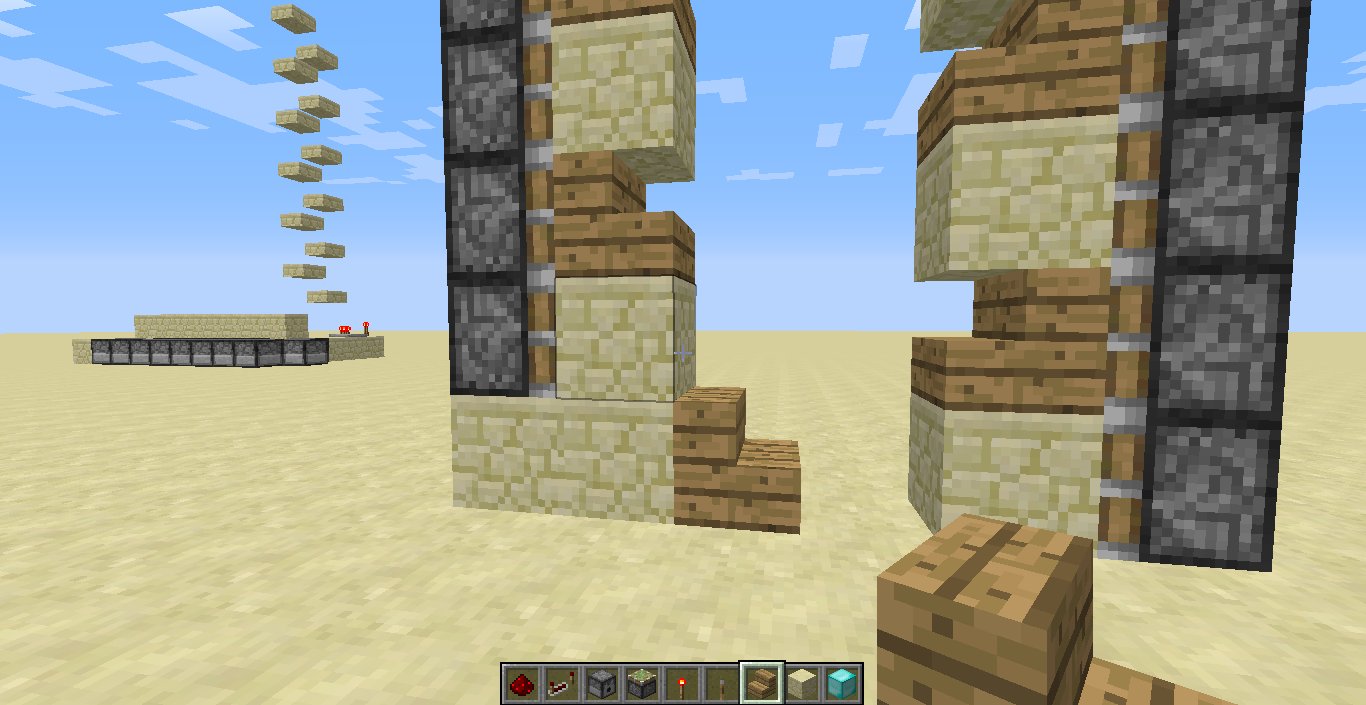Pick the sticky piston hotbar slot

pyautogui.click(x=640, y=684)
